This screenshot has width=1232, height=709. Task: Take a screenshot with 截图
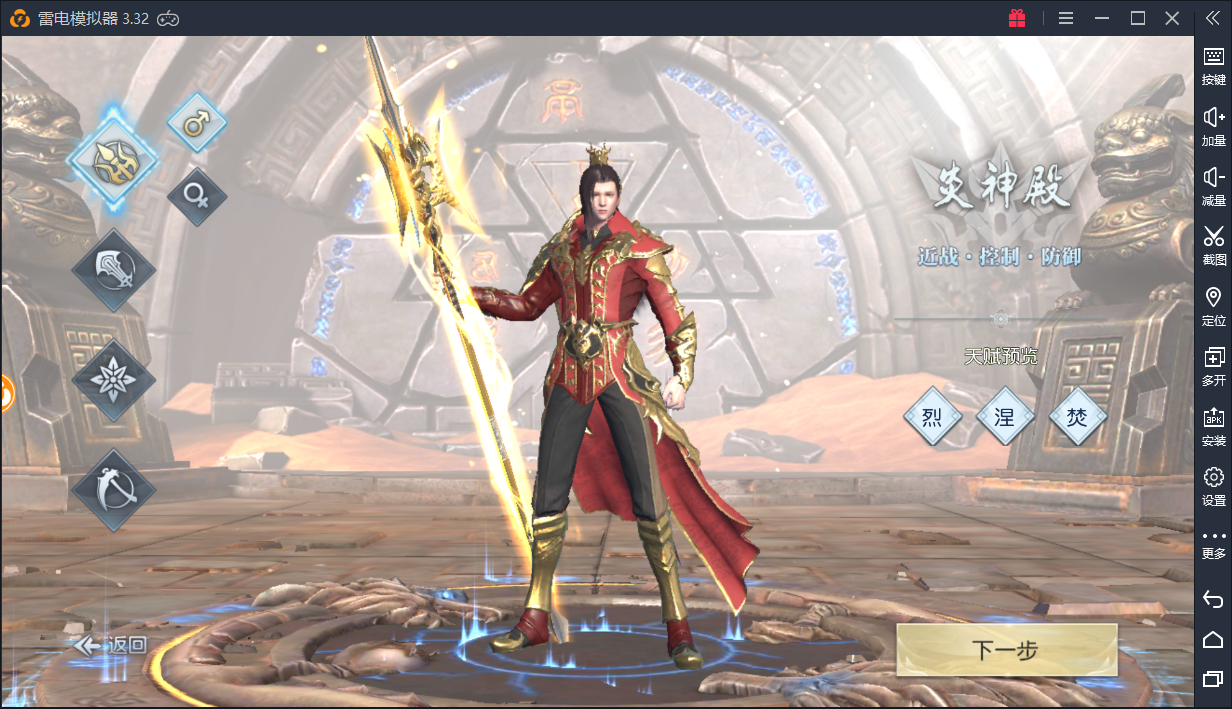1213,245
